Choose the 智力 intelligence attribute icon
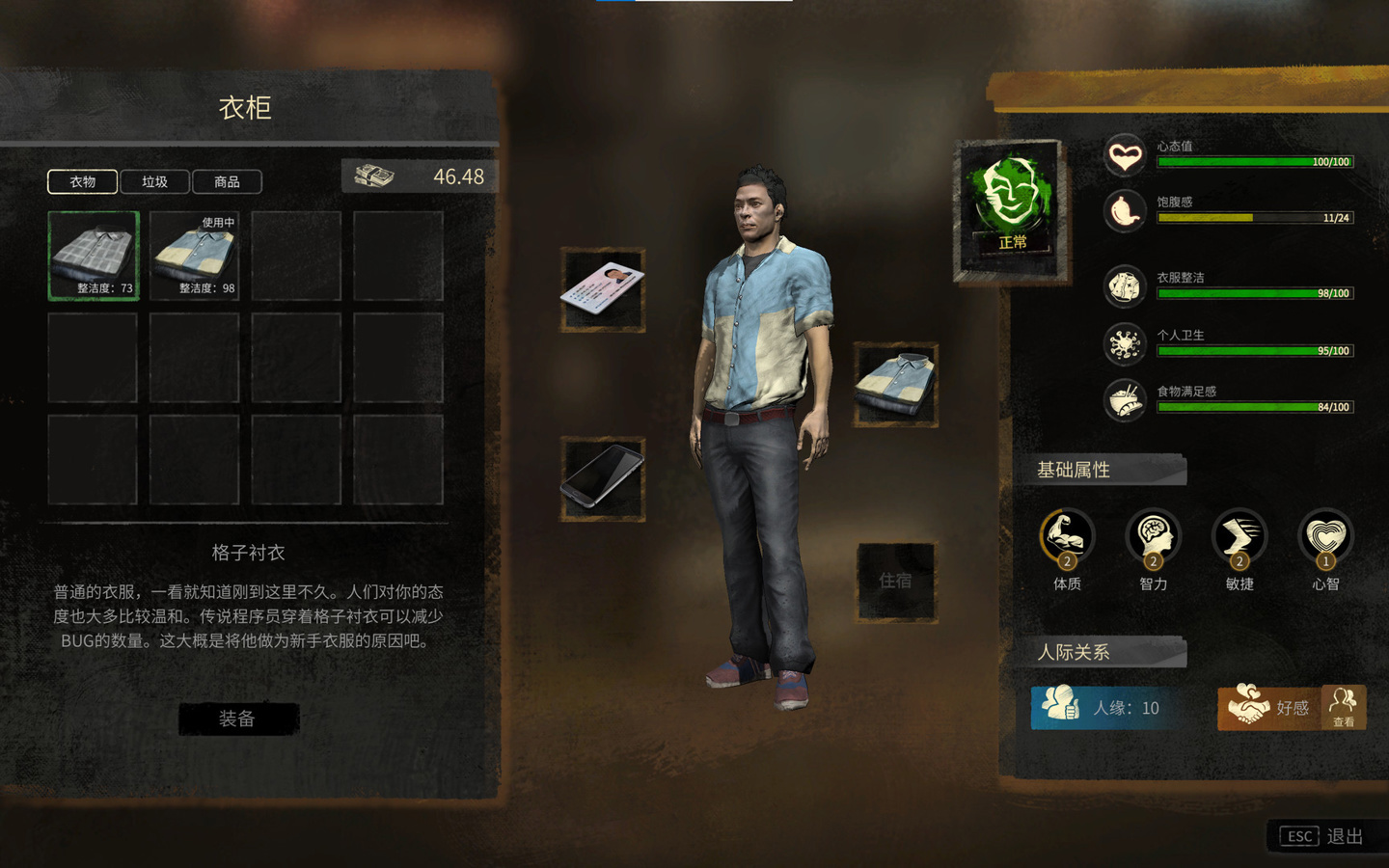The width and height of the screenshot is (1389, 868). tap(1153, 537)
